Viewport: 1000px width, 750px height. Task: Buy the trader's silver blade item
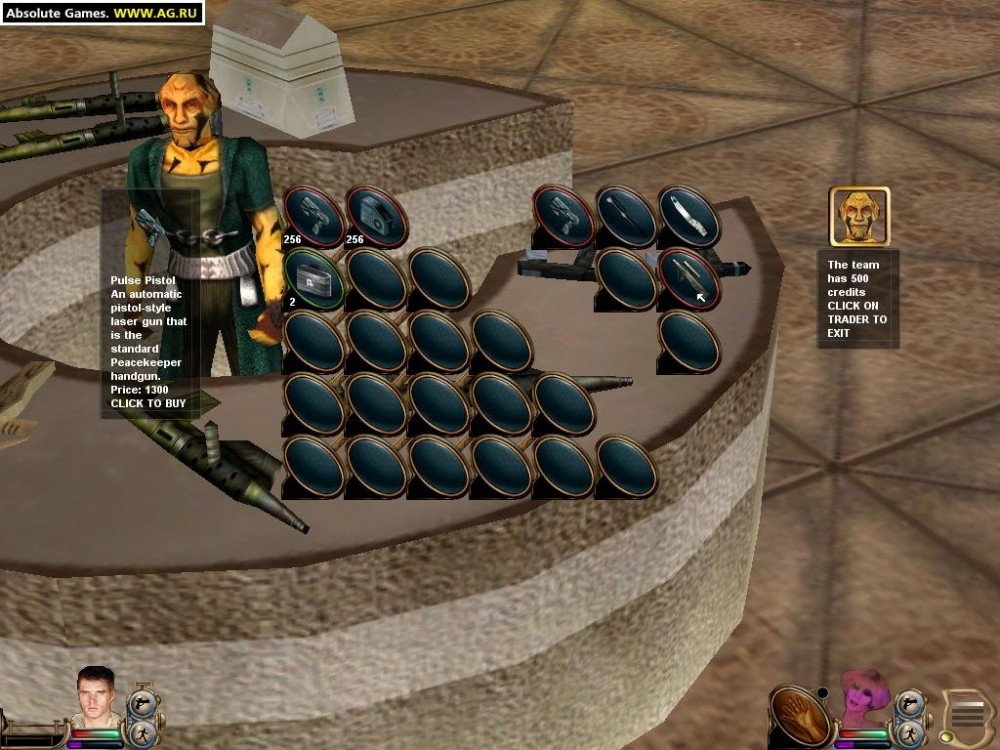coord(689,216)
